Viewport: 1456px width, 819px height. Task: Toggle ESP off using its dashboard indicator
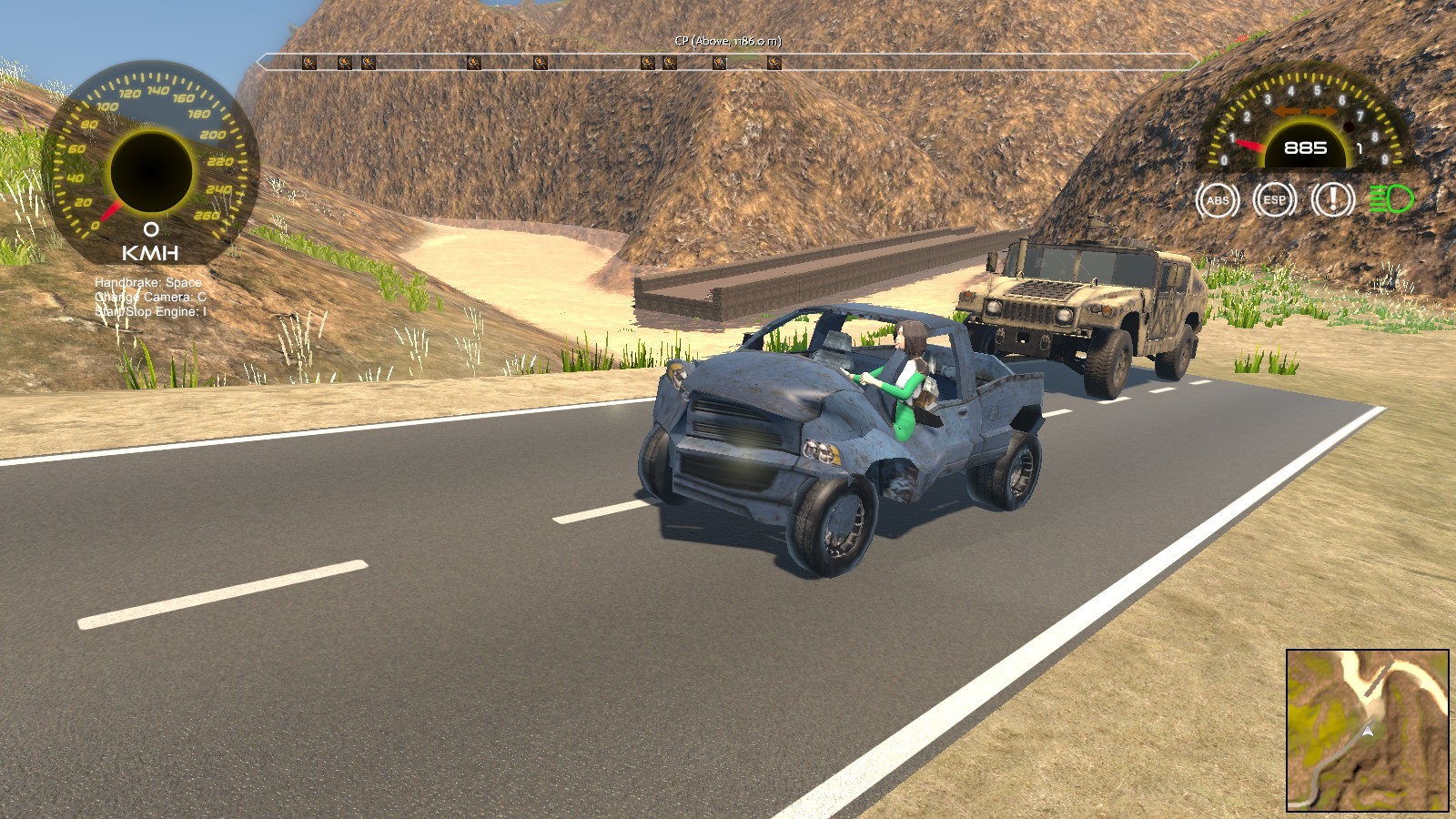[x=1274, y=200]
